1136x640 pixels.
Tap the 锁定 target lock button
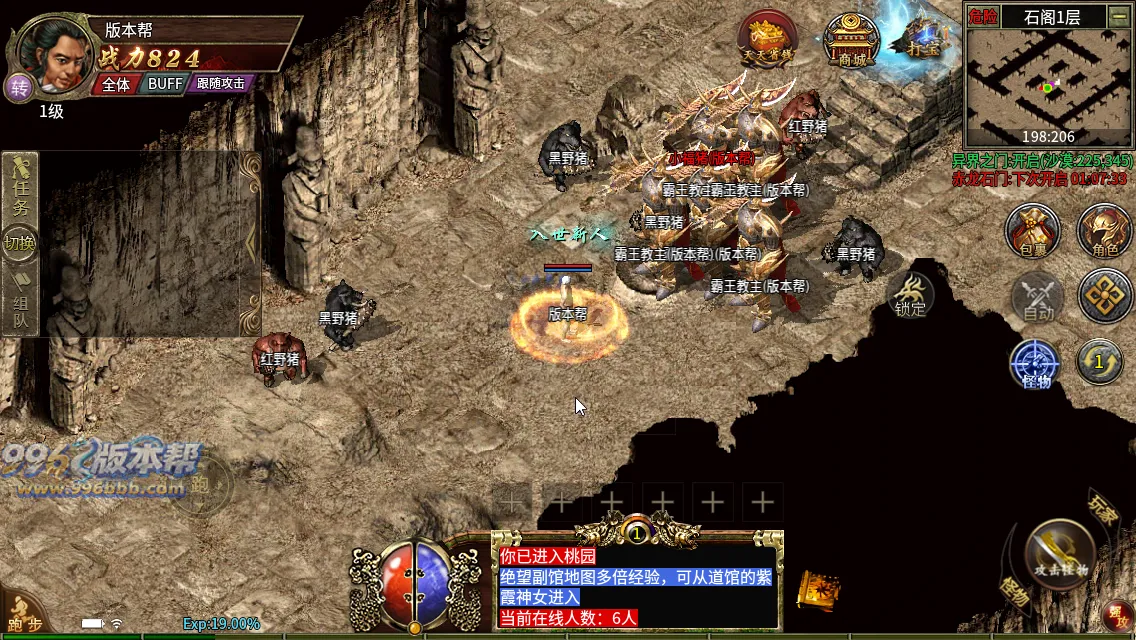pyautogui.click(x=910, y=295)
